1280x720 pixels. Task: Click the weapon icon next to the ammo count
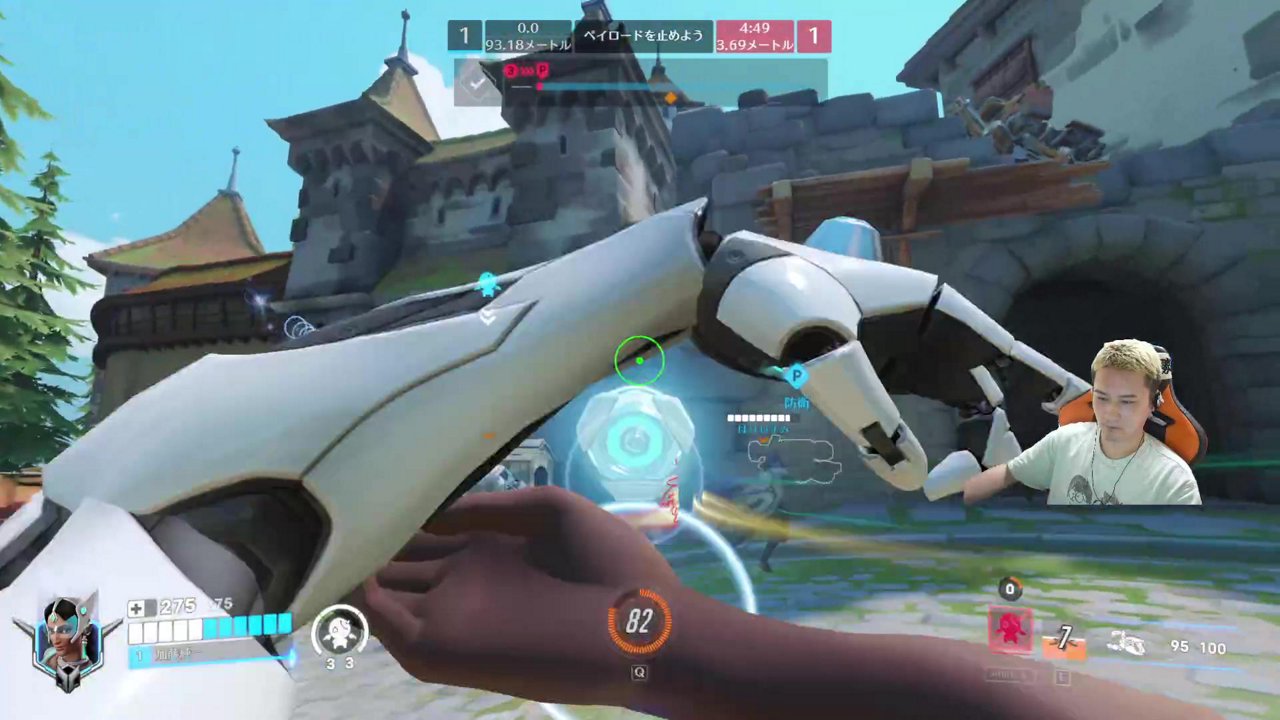point(1128,646)
